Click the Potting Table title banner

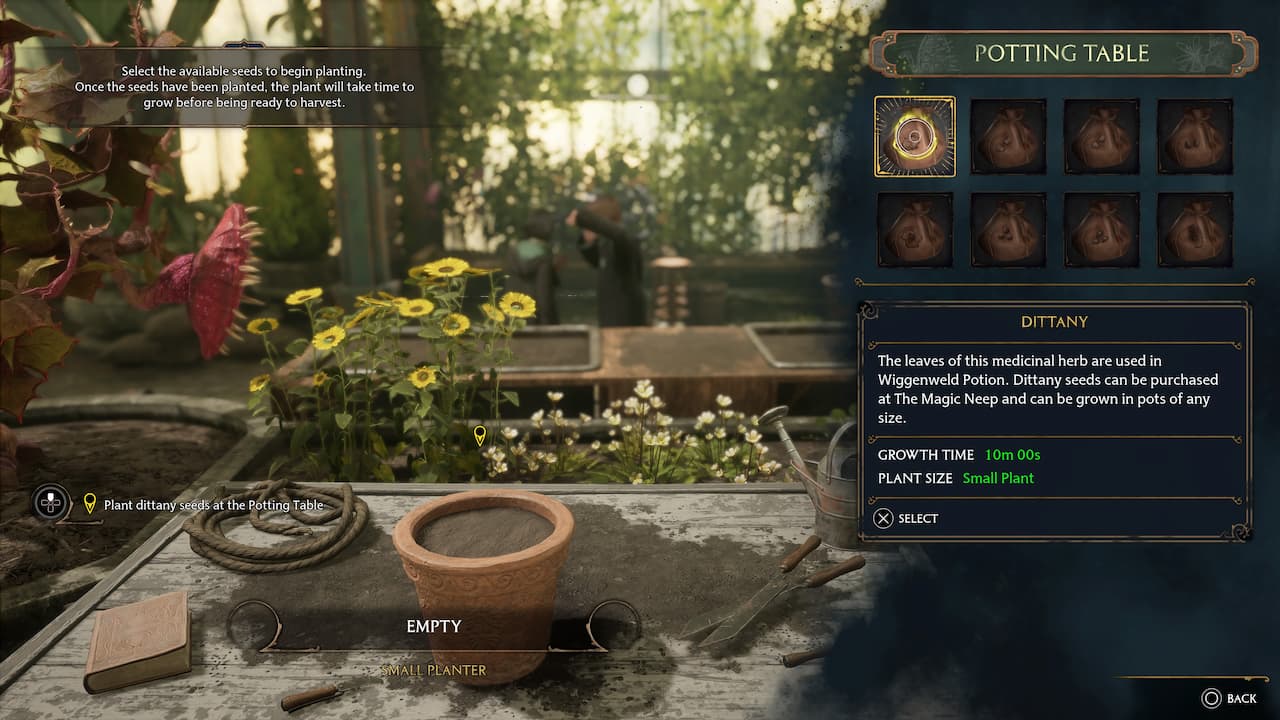[x=1063, y=53]
